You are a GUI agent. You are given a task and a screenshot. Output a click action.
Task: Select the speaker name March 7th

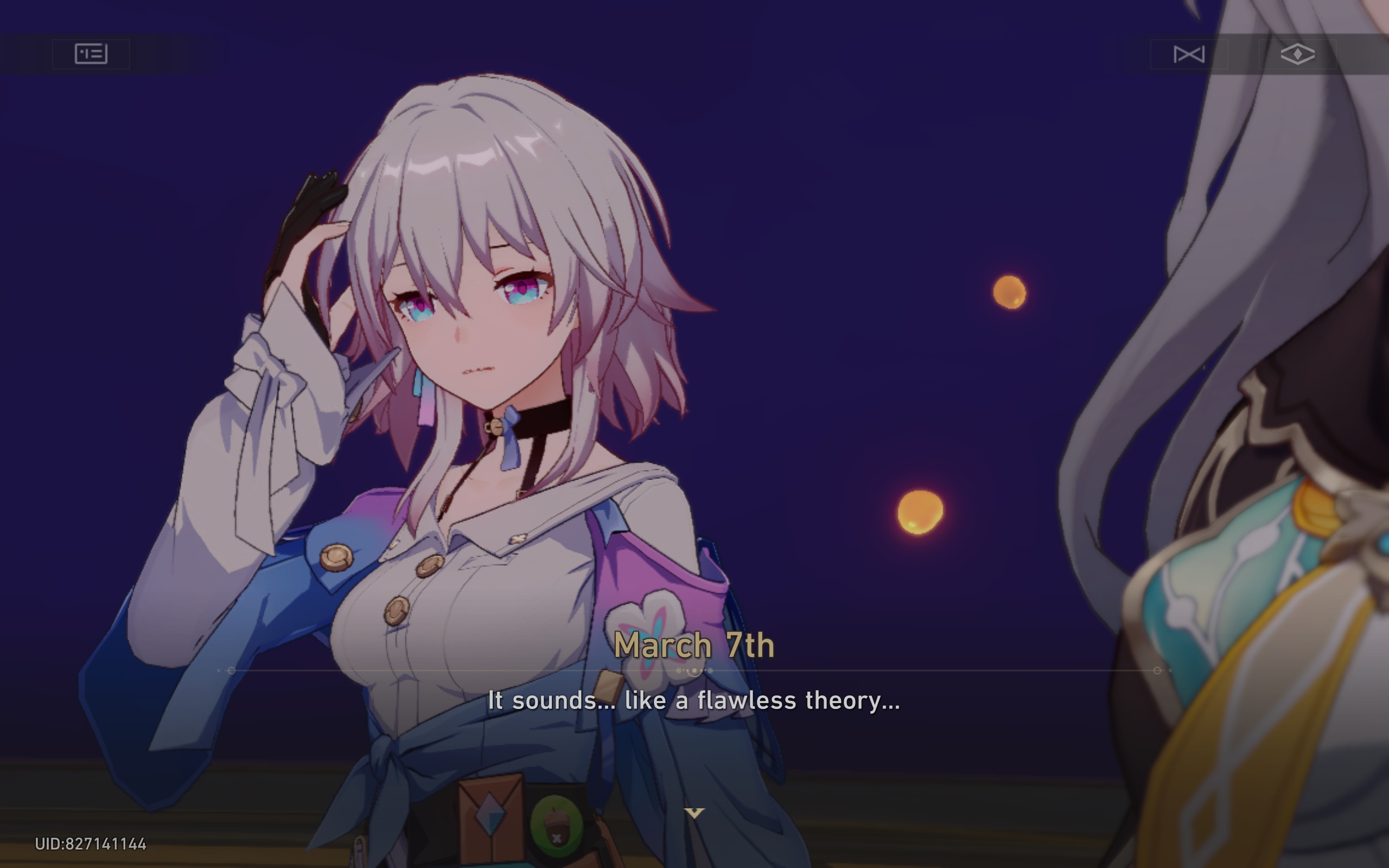point(694,644)
